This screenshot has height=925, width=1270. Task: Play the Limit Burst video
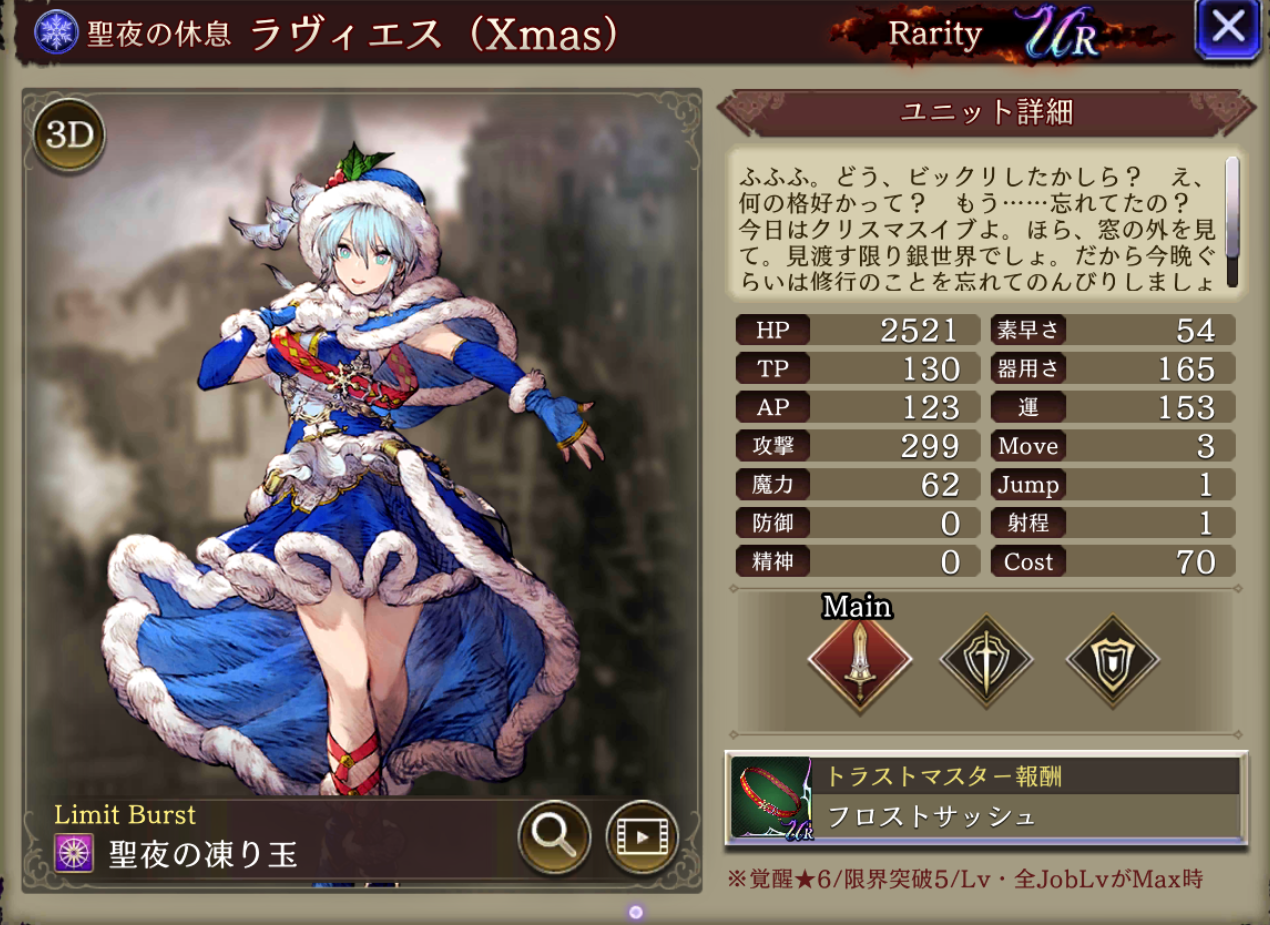641,836
